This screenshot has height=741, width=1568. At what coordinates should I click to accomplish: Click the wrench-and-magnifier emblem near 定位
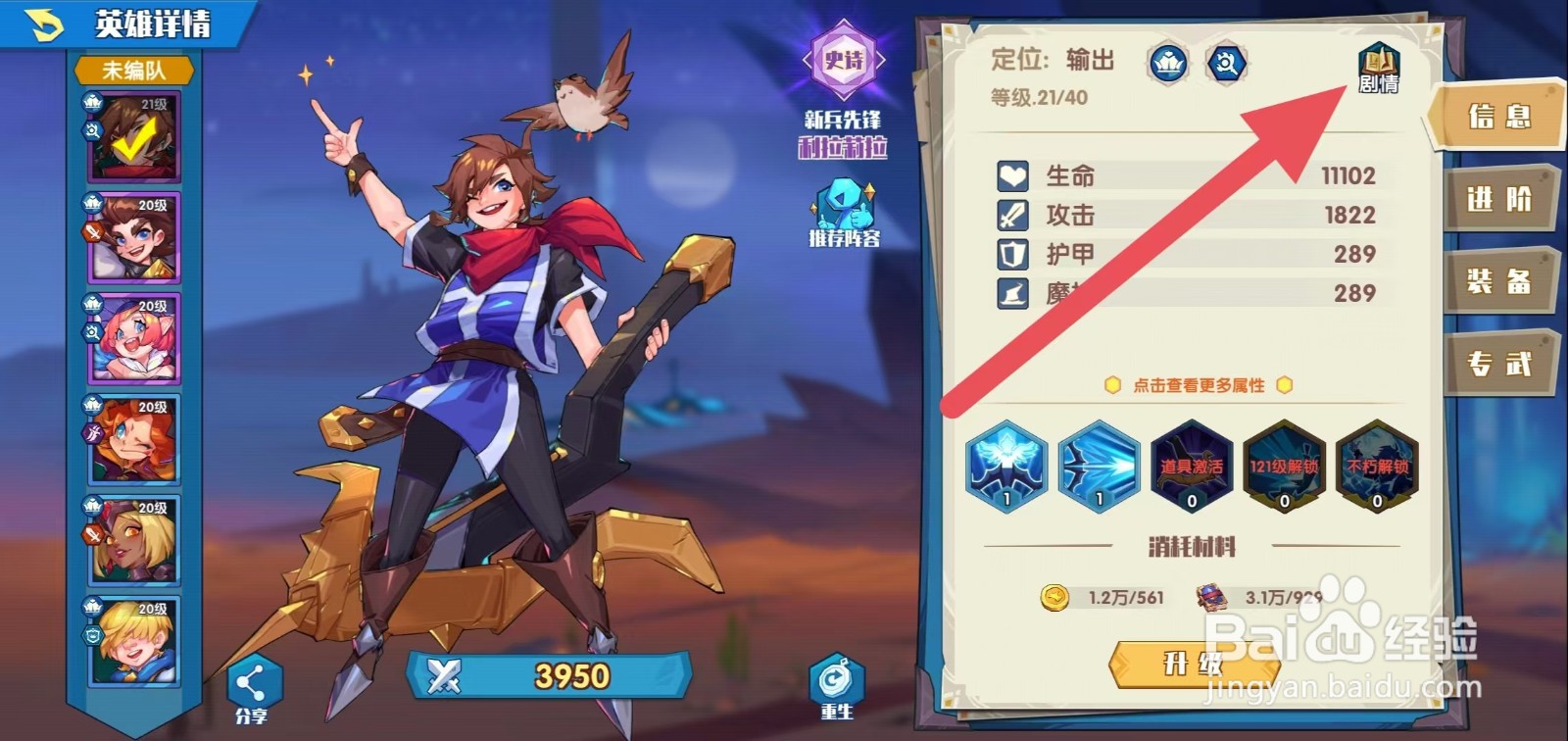pyautogui.click(x=1225, y=61)
